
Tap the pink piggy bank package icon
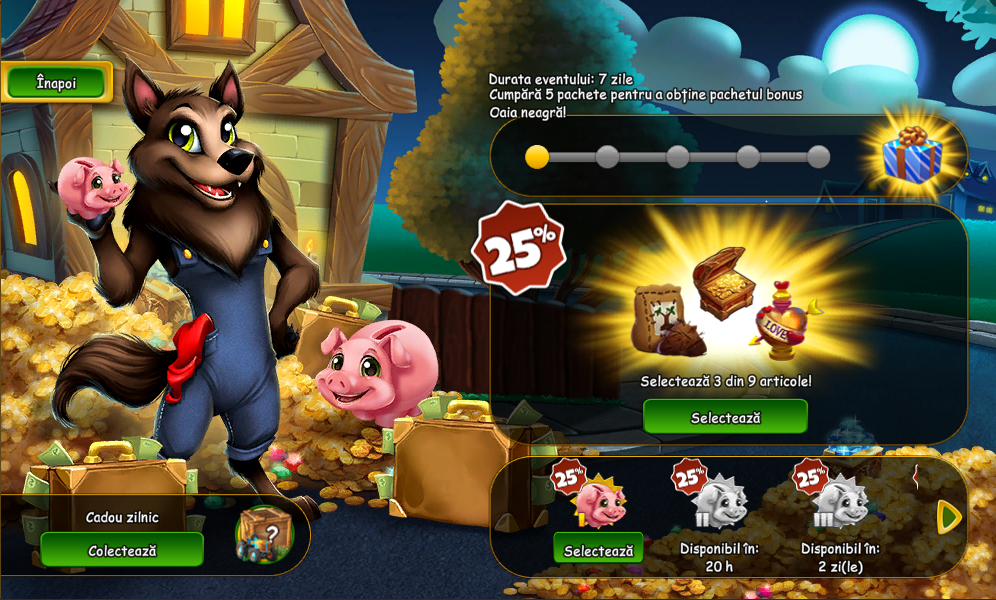600,501
